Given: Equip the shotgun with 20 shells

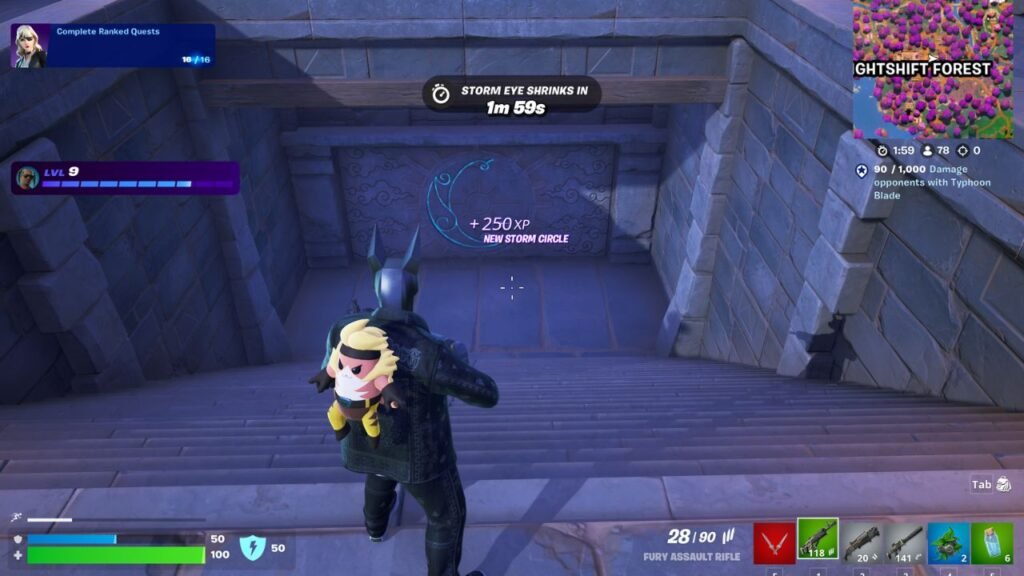Looking at the screenshot, I should pyautogui.click(x=861, y=542).
